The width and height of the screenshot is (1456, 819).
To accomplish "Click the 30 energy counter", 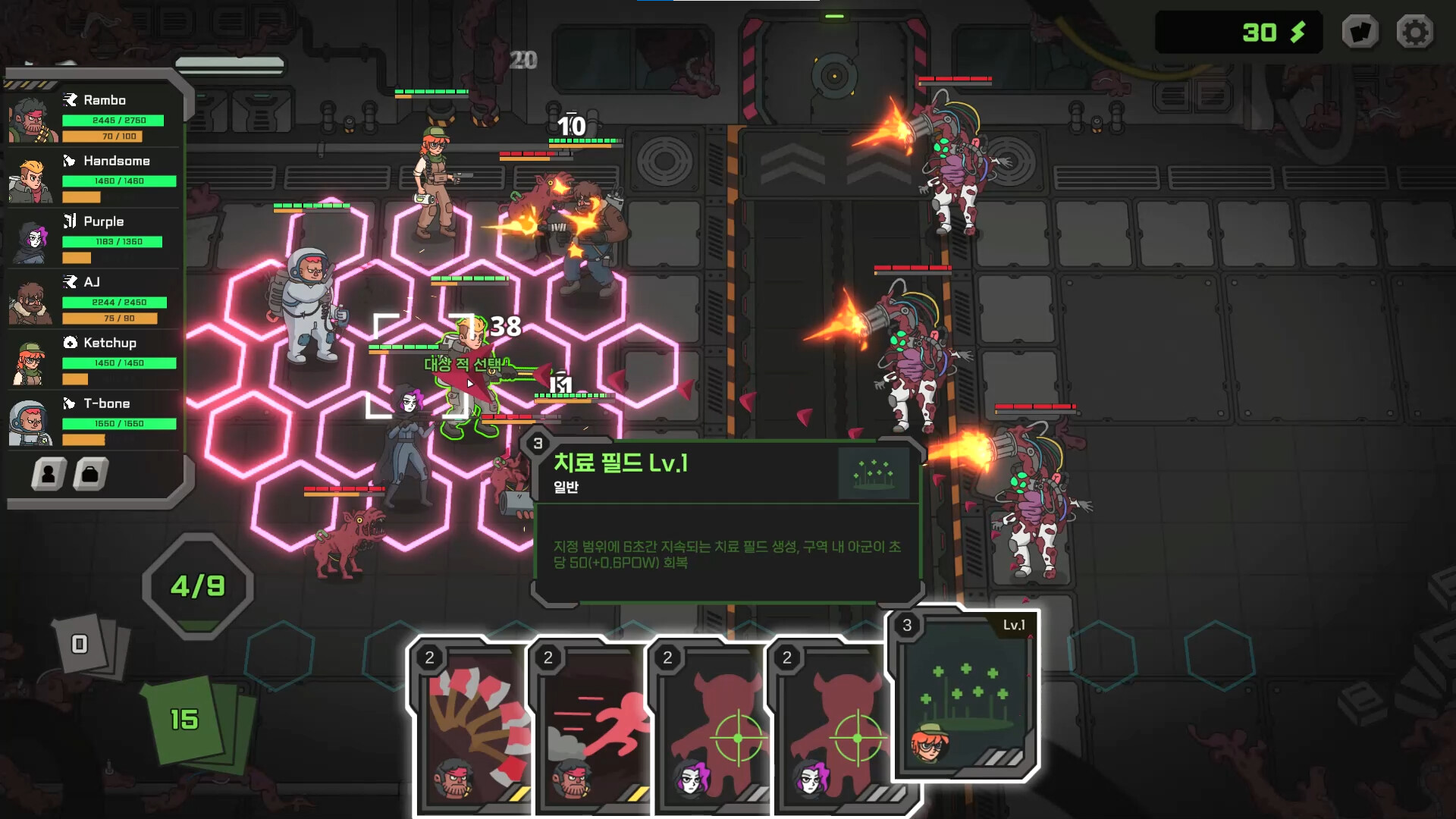I will (x=1241, y=32).
